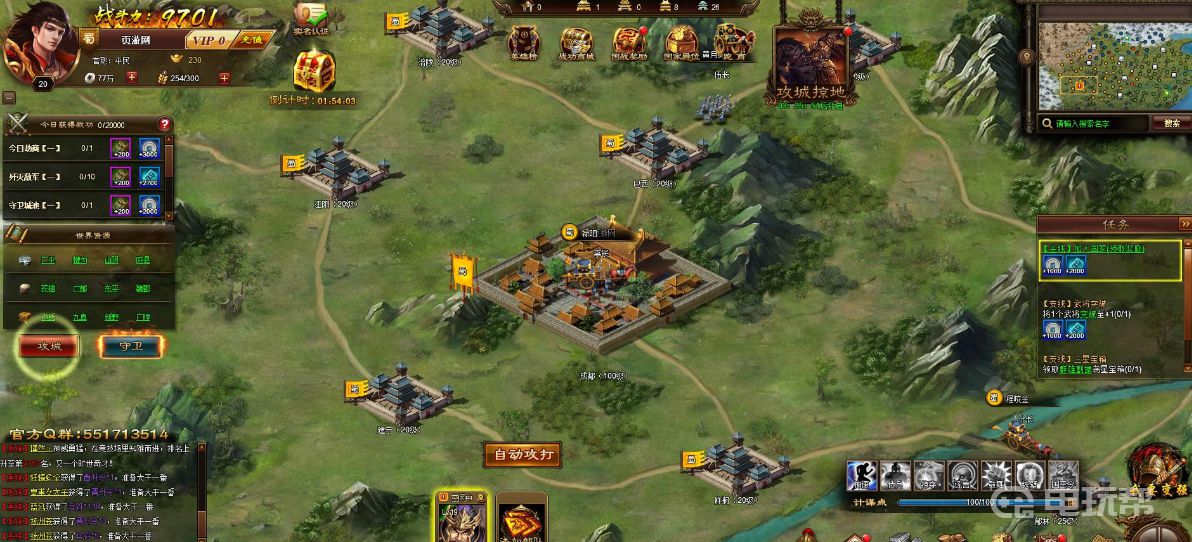This screenshot has height=542, width=1192.
Task: Open the 成都 capital city at map center
Action: click(602, 290)
